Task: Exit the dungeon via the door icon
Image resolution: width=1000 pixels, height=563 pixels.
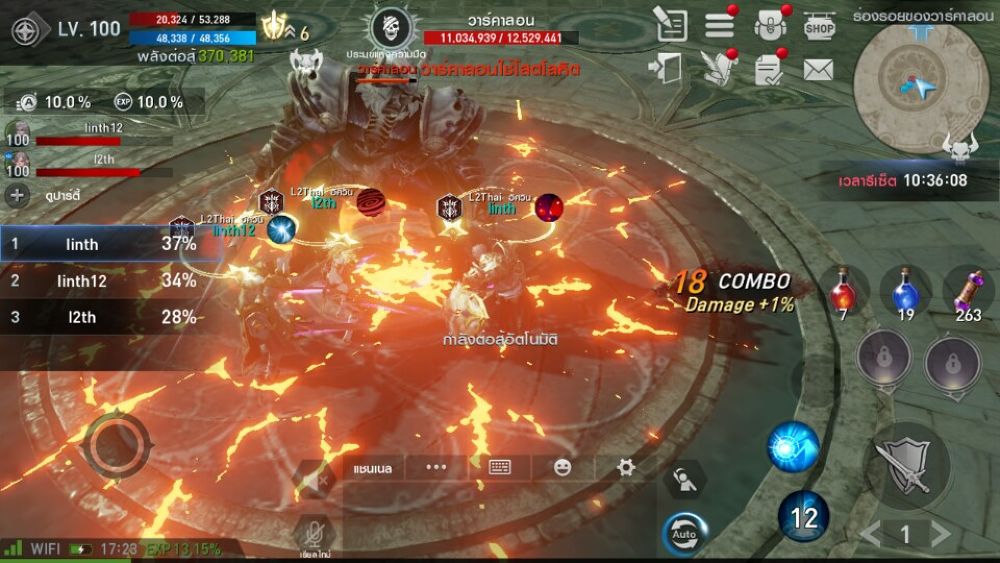Action: (665, 68)
